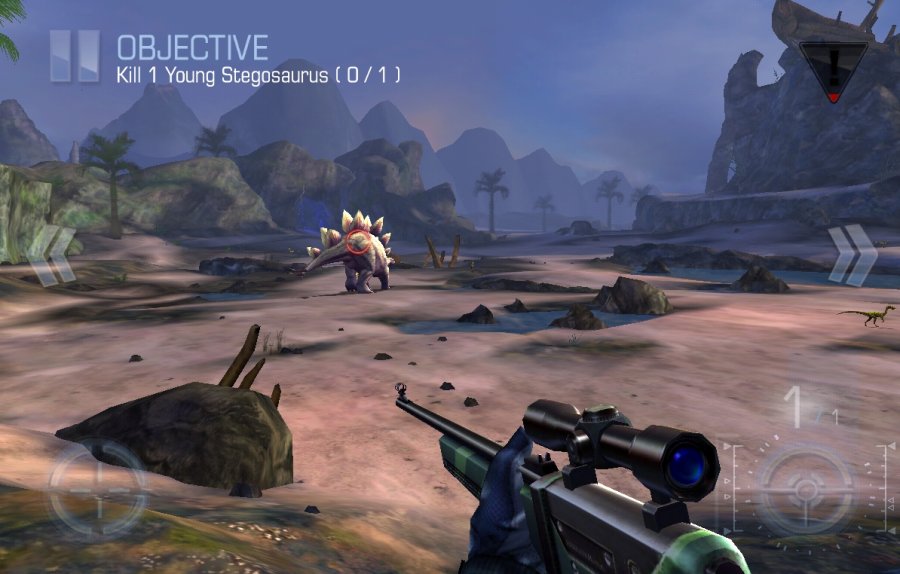Select the Young Stegosaurus objective tracker

(258, 74)
